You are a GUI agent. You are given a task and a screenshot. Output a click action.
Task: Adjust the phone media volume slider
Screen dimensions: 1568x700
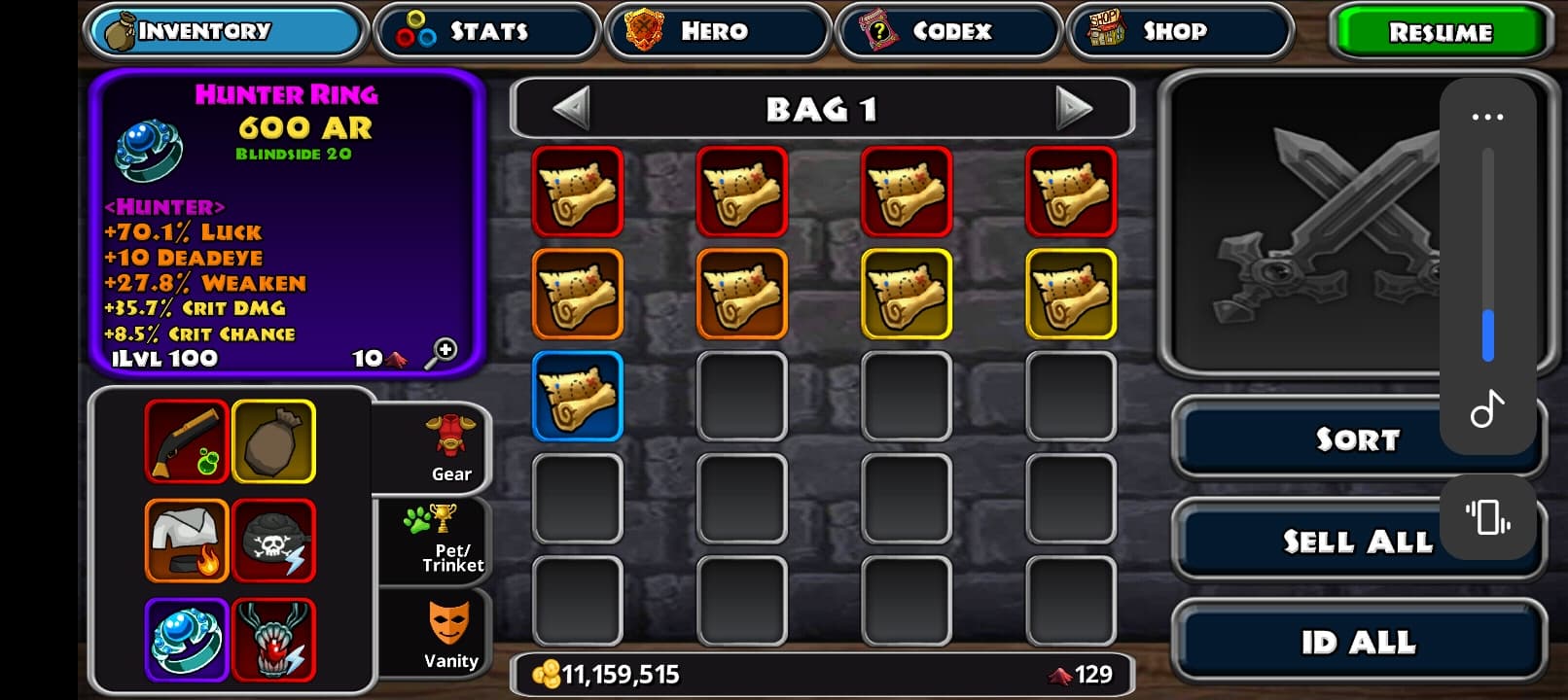coord(1487,255)
